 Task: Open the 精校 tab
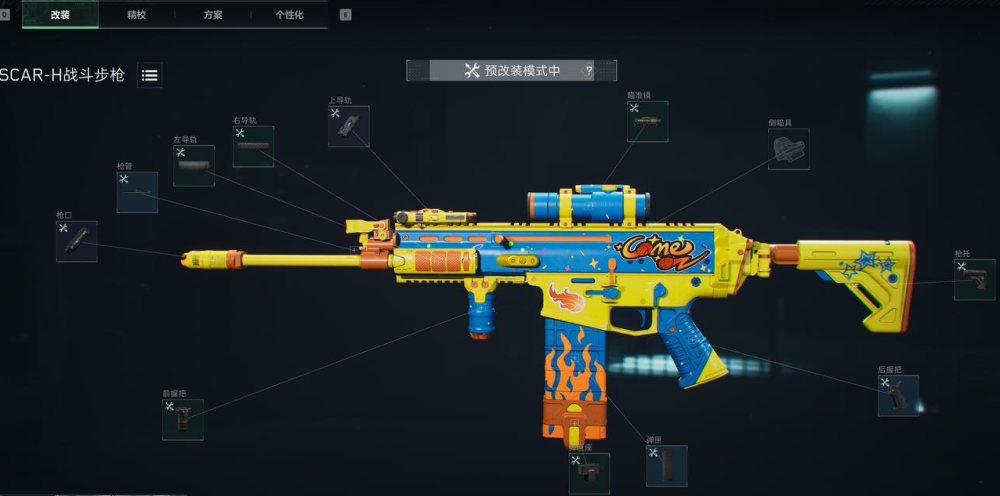[136, 15]
